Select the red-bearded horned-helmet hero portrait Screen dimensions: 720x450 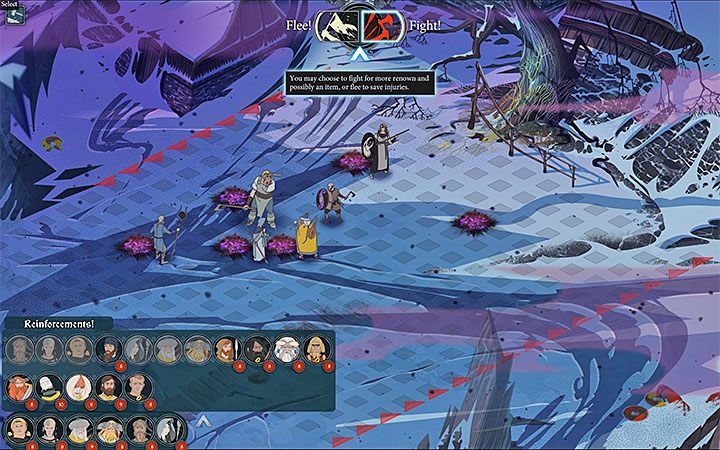tap(17, 386)
